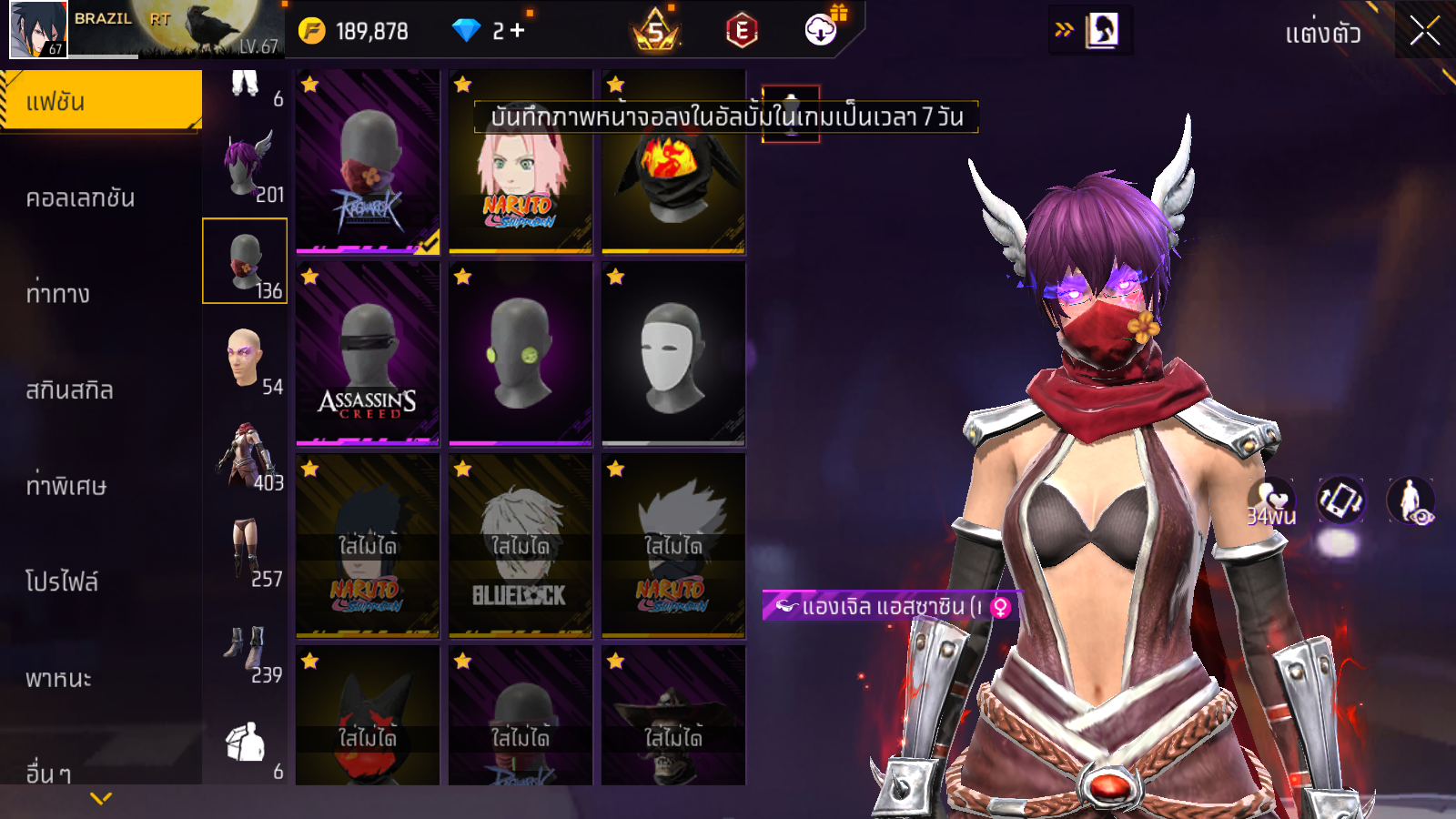Screen dimensions: 1456x819
Task: Open the แฟชั่น fashion menu
Action: pyautogui.click(x=101, y=101)
